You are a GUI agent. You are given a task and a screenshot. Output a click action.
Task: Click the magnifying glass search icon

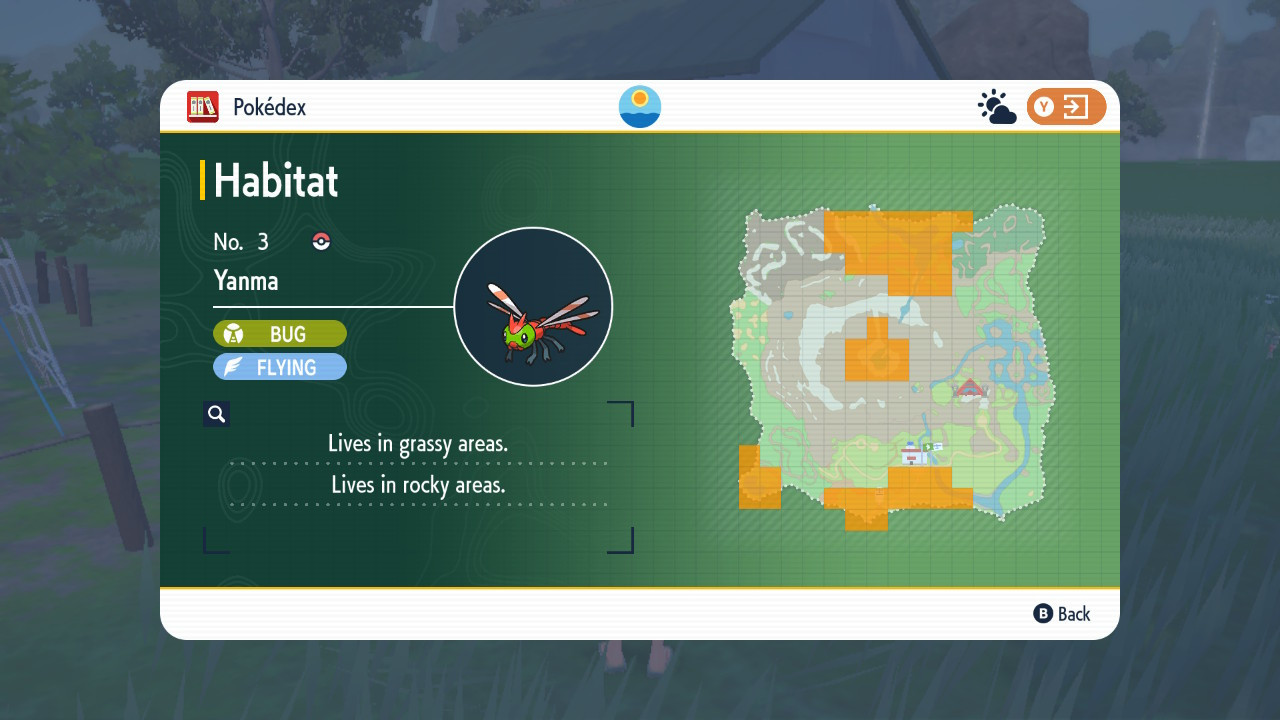[216, 414]
